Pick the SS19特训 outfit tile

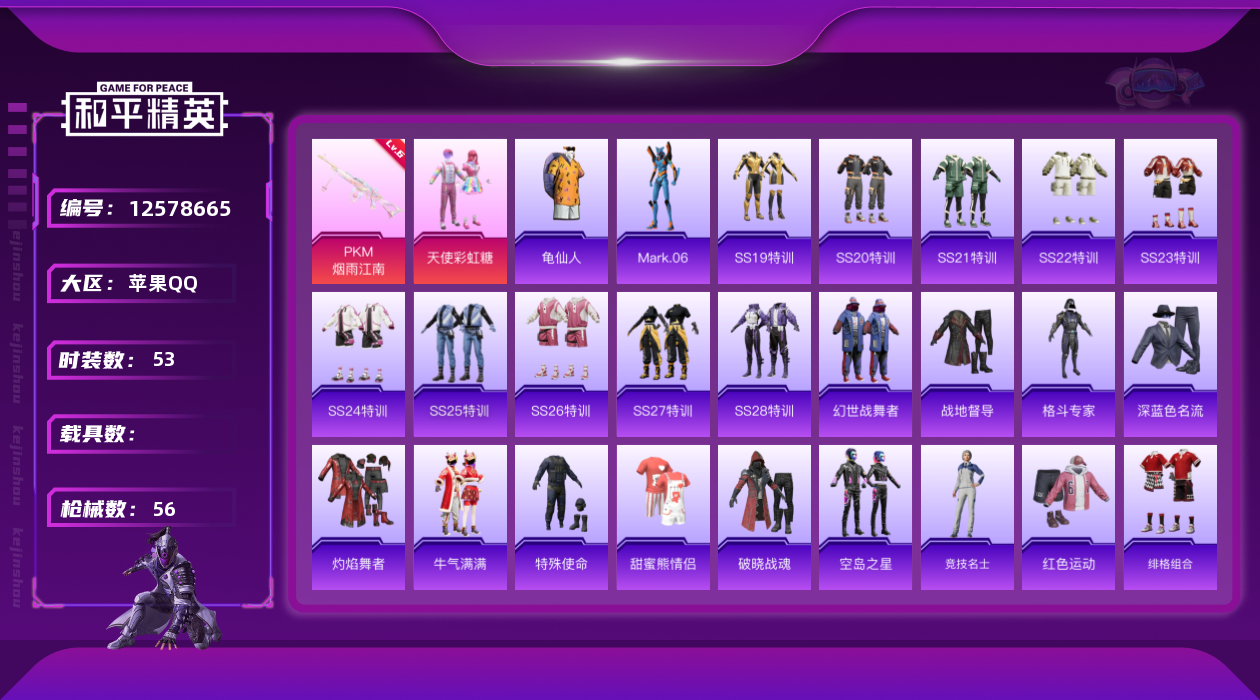(764, 210)
